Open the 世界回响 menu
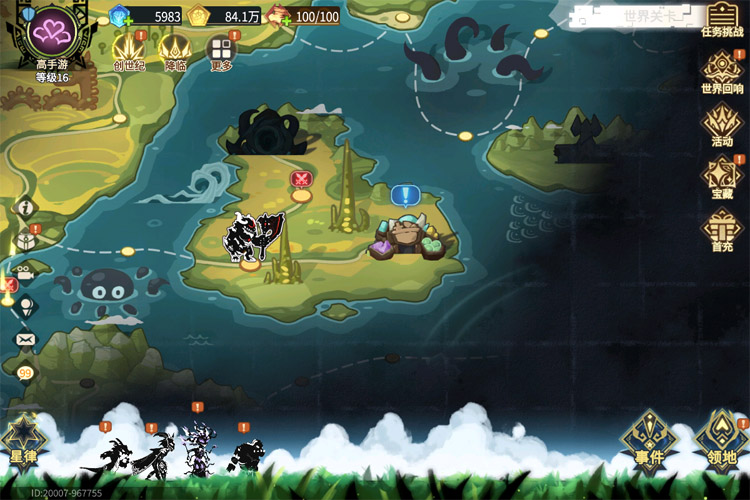This screenshot has width=750, height=500. [722, 72]
